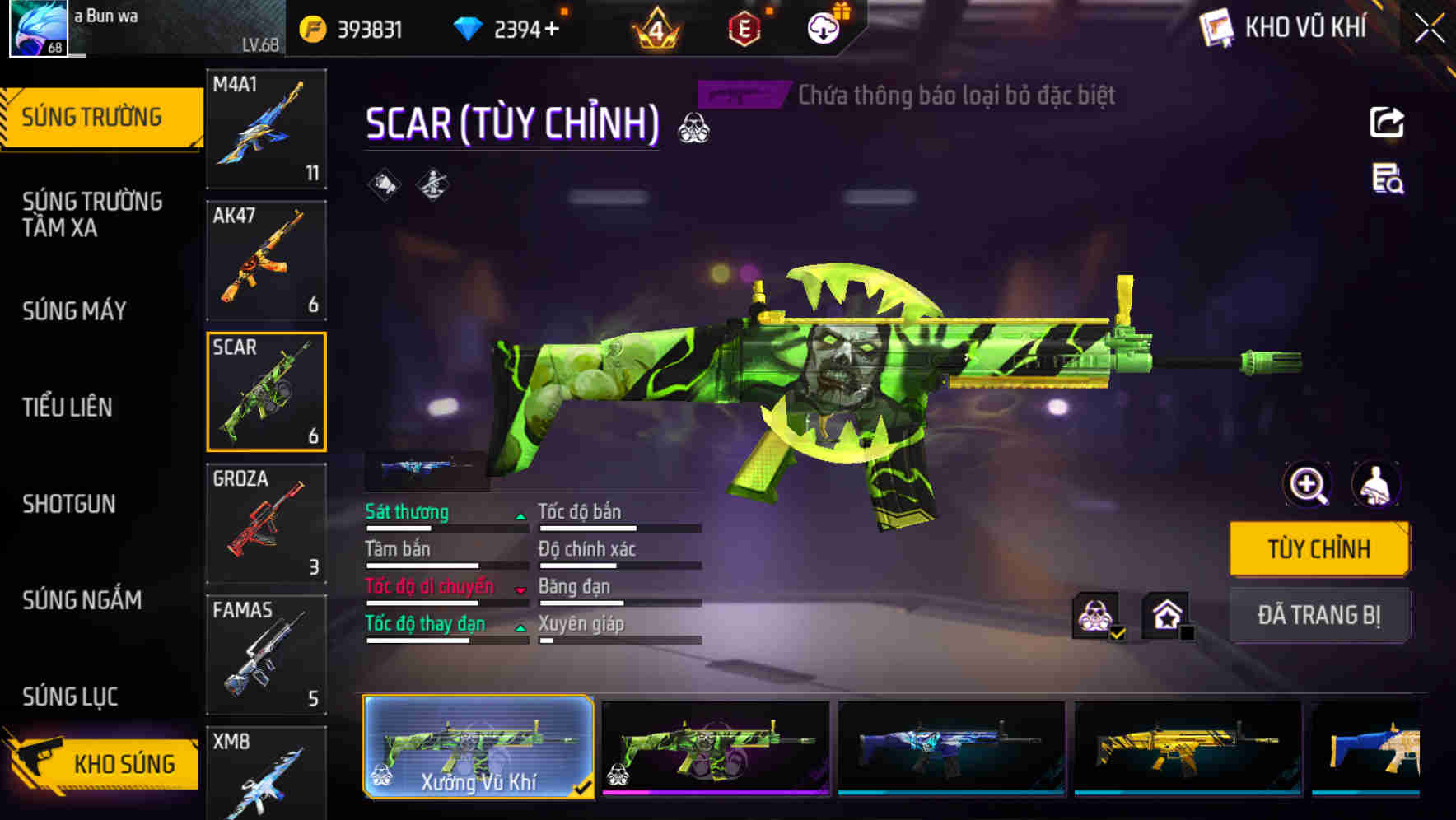Select the AK47 weapon in the list
Image resolution: width=1456 pixels, height=820 pixels.
tap(265, 259)
